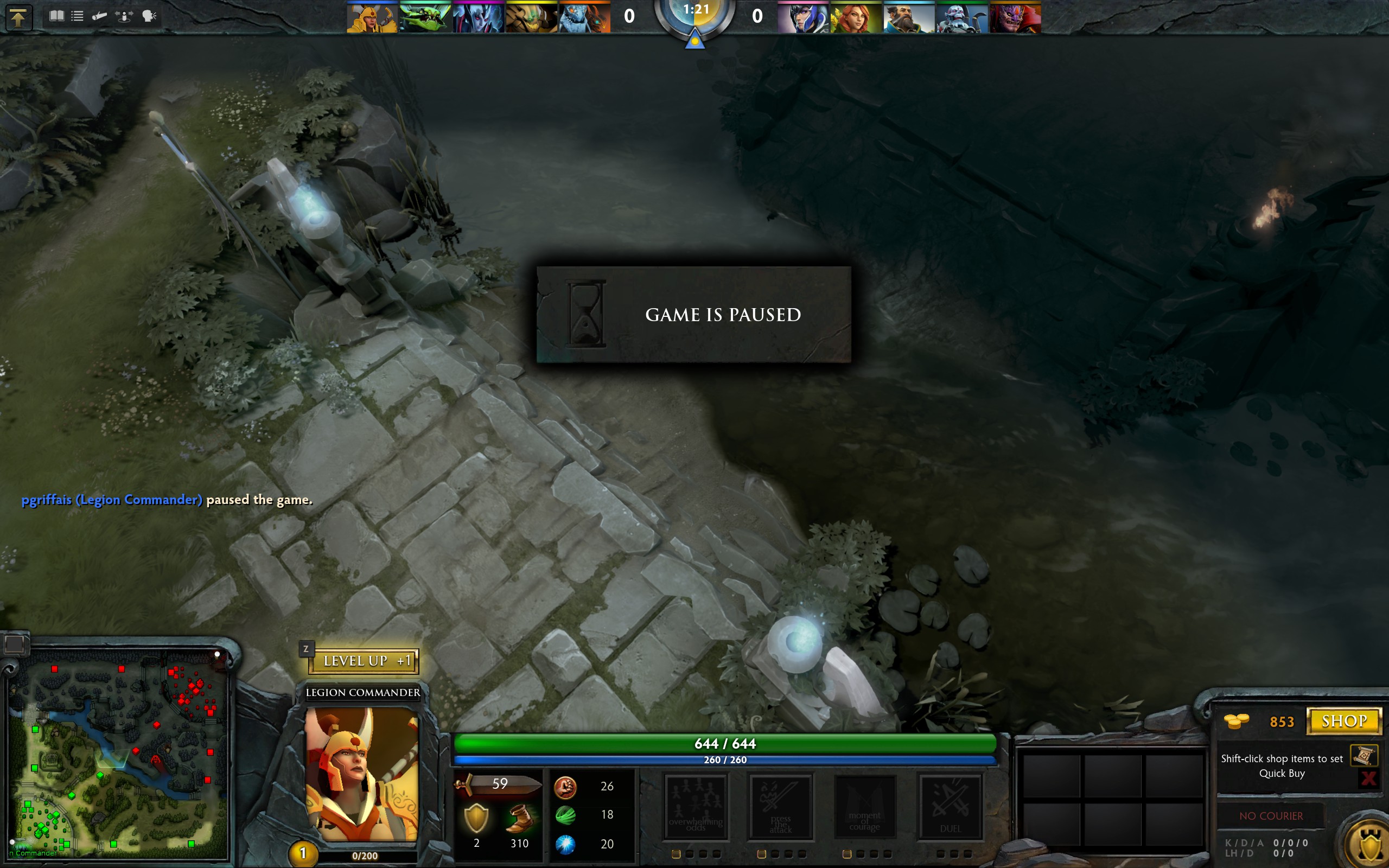Click the log icon in top bar
Screen dimensions: 1389x868
click(100, 16)
